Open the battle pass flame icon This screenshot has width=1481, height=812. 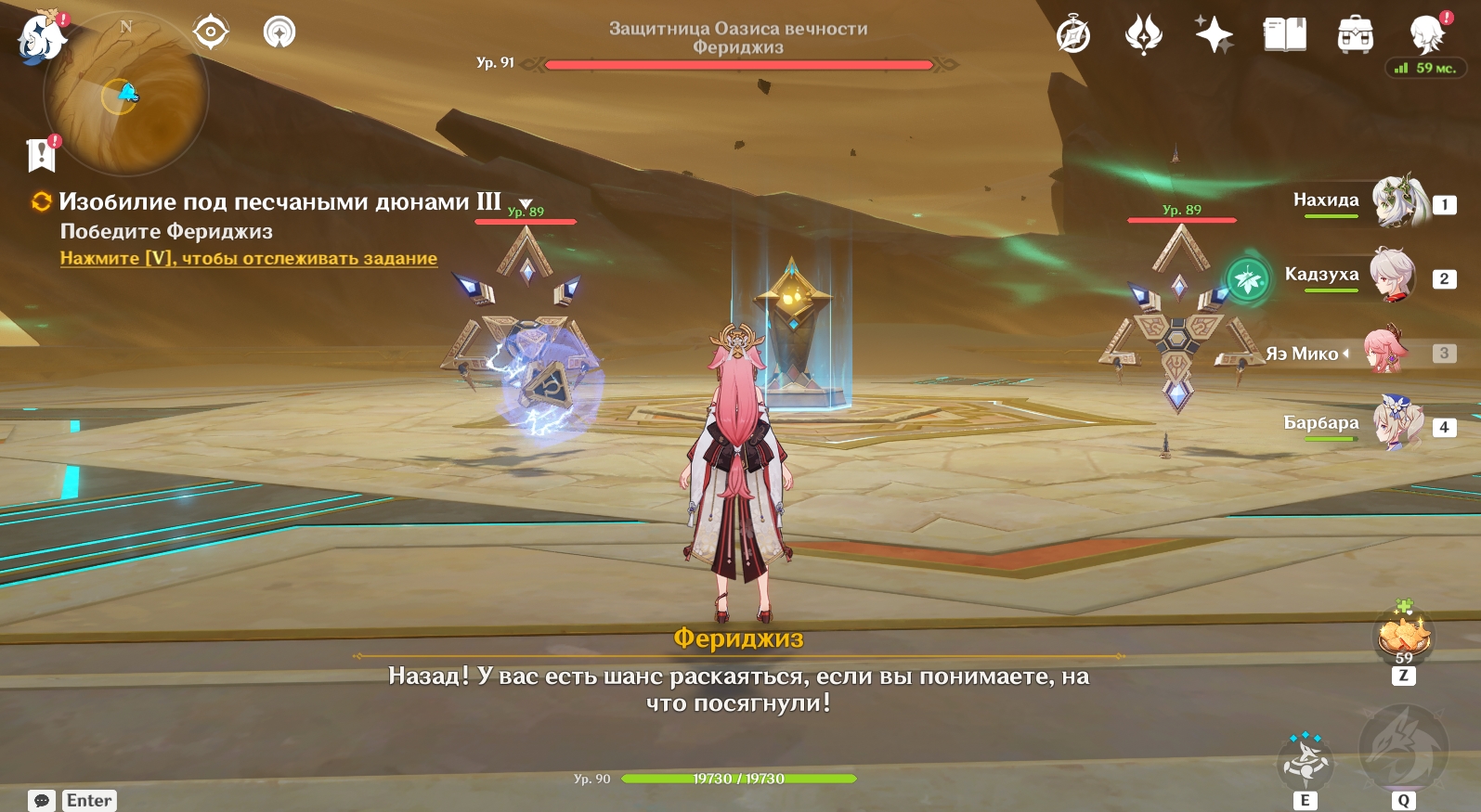click(1143, 35)
